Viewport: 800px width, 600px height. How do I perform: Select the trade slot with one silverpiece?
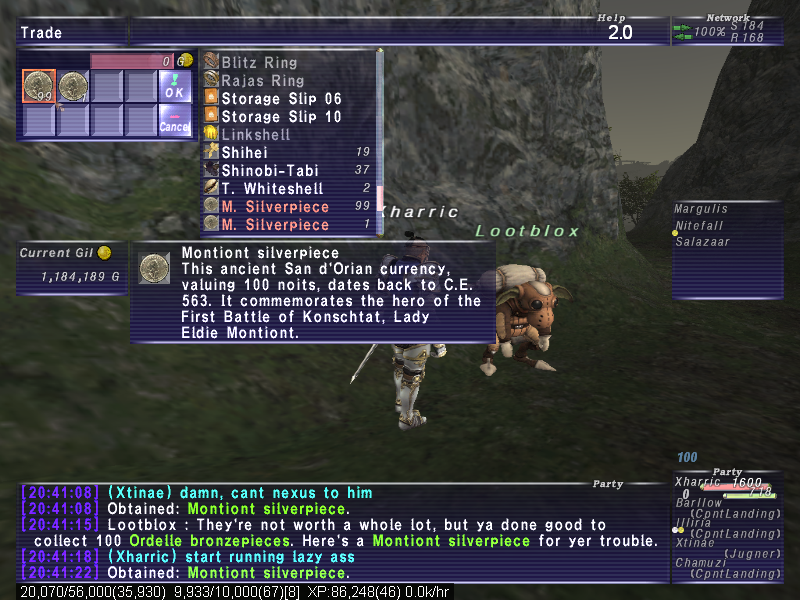coord(73,87)
